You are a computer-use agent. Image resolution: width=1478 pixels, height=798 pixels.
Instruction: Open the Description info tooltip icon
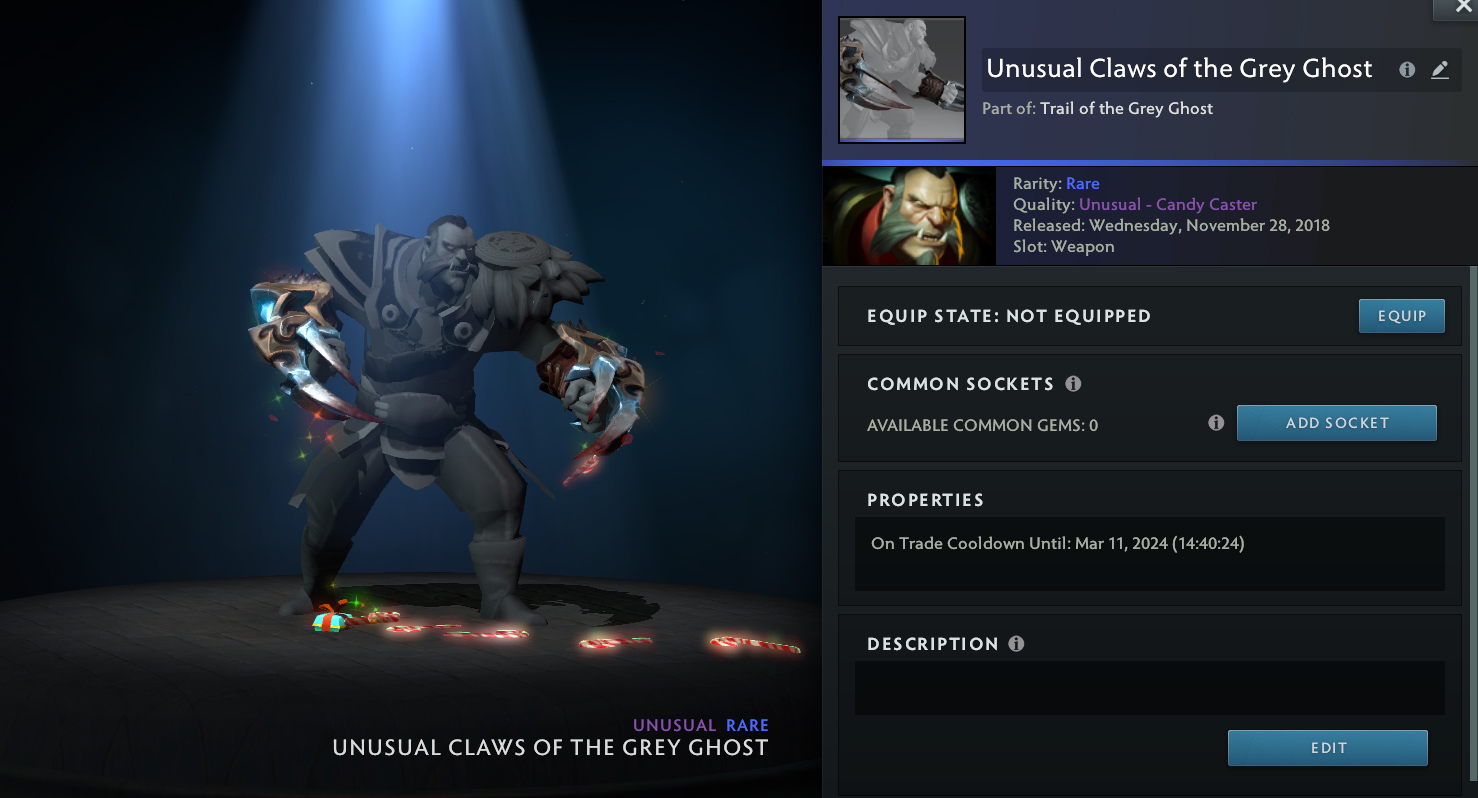[x=1016, y=644]
